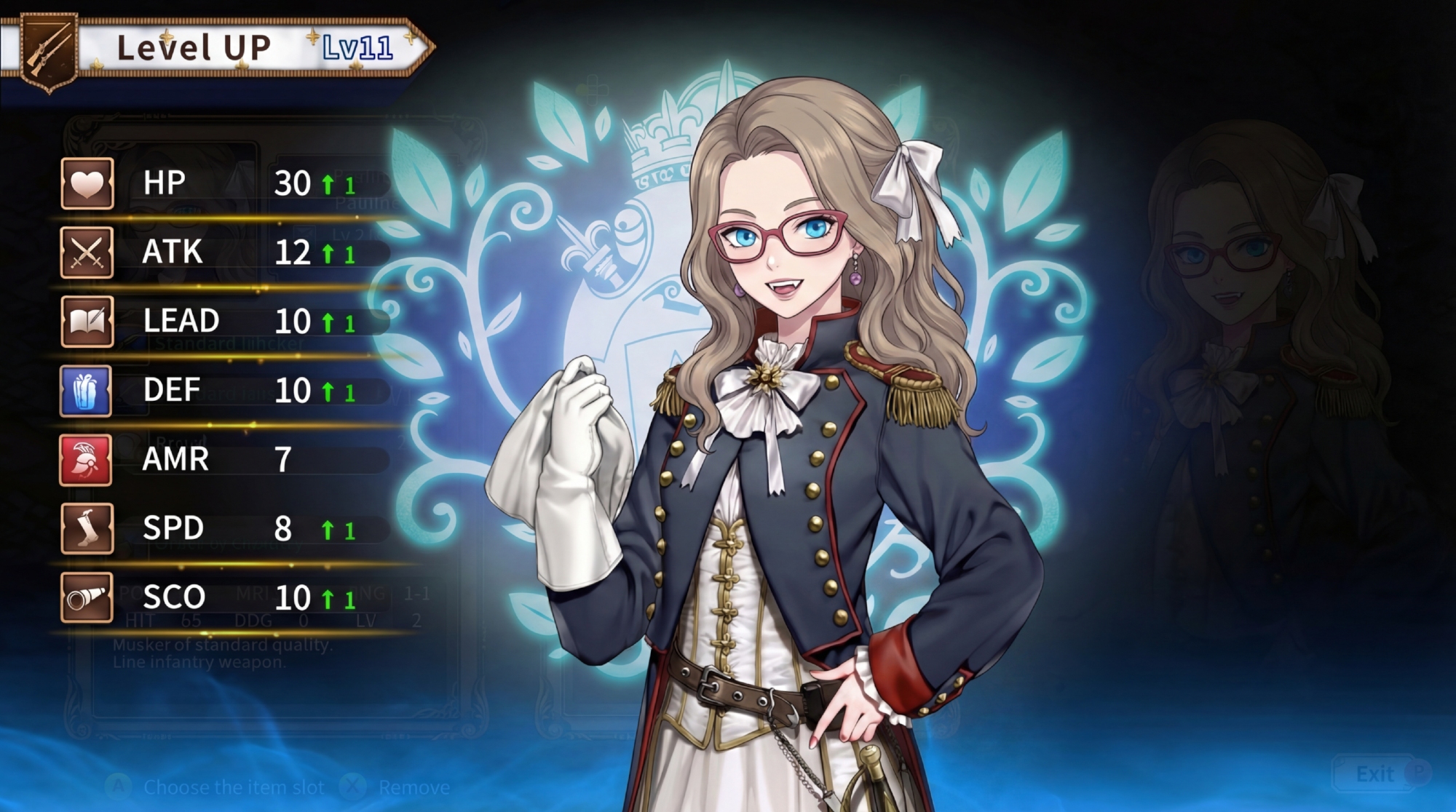Select the LEAD open book icon
The width and height of the screenshot is (1456, 812).
tap(87, 322)
